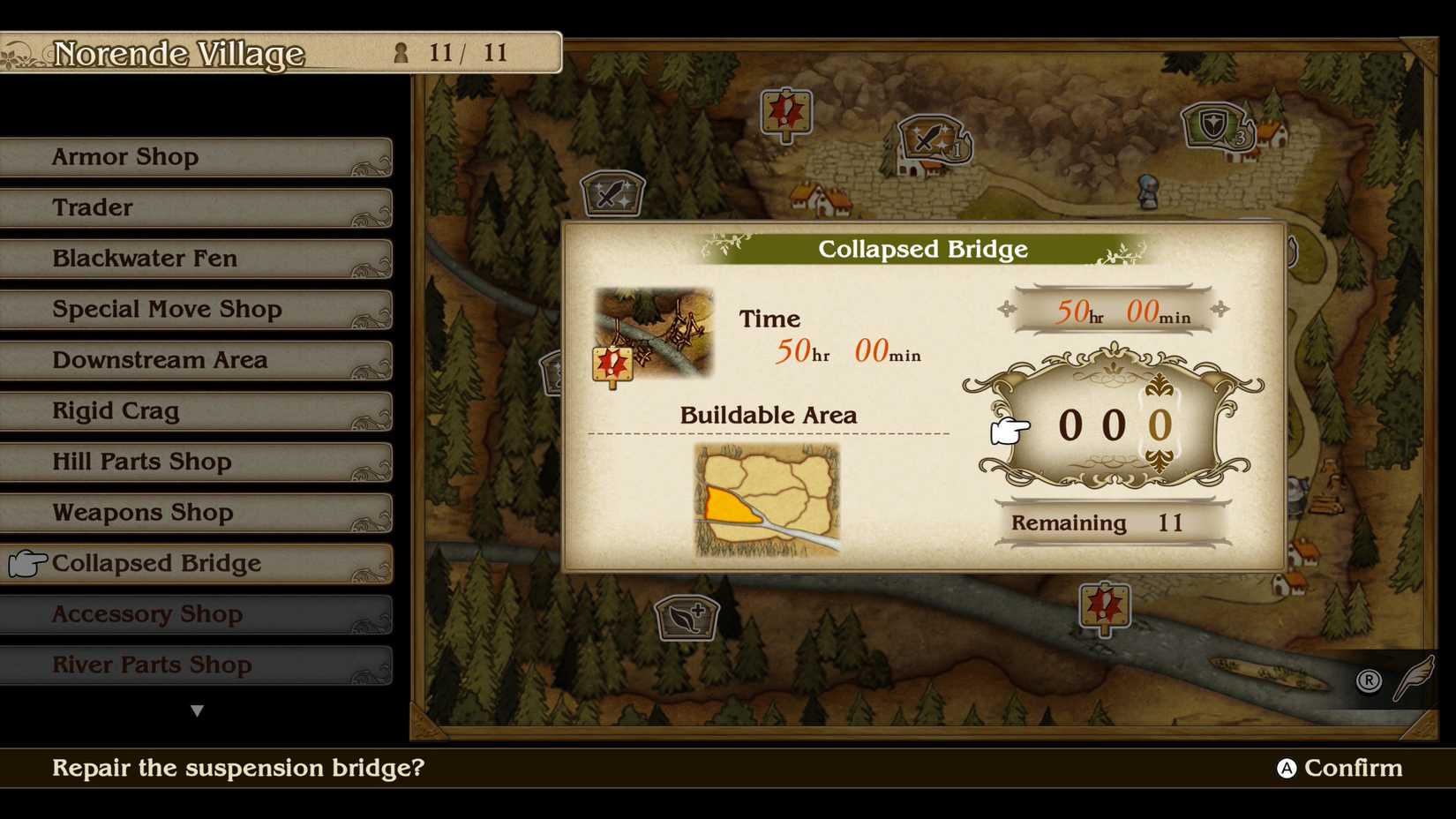Click the villager icon in the 11/11 header
This screenshot has height=819, width=1456.
[x=402, y=53]
